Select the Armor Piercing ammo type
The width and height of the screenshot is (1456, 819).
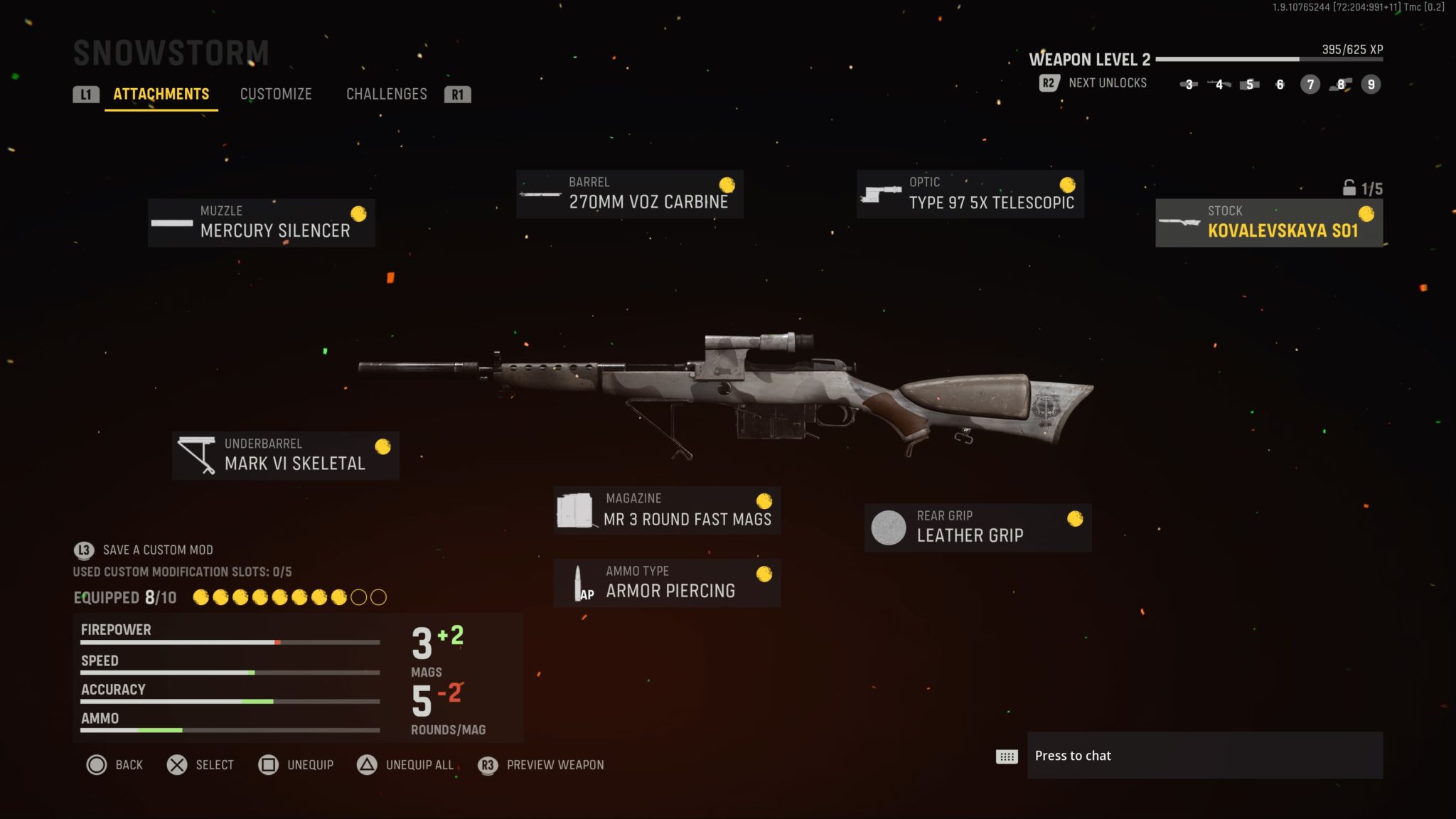pyautogui.click(x=667, y=582)
